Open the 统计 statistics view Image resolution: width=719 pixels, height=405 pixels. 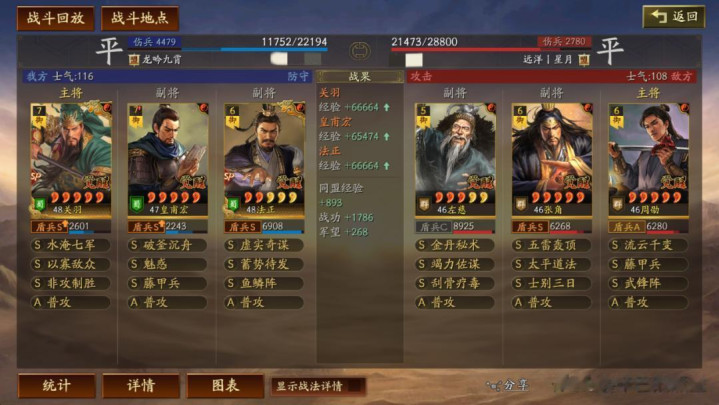(x=57, y=386)
